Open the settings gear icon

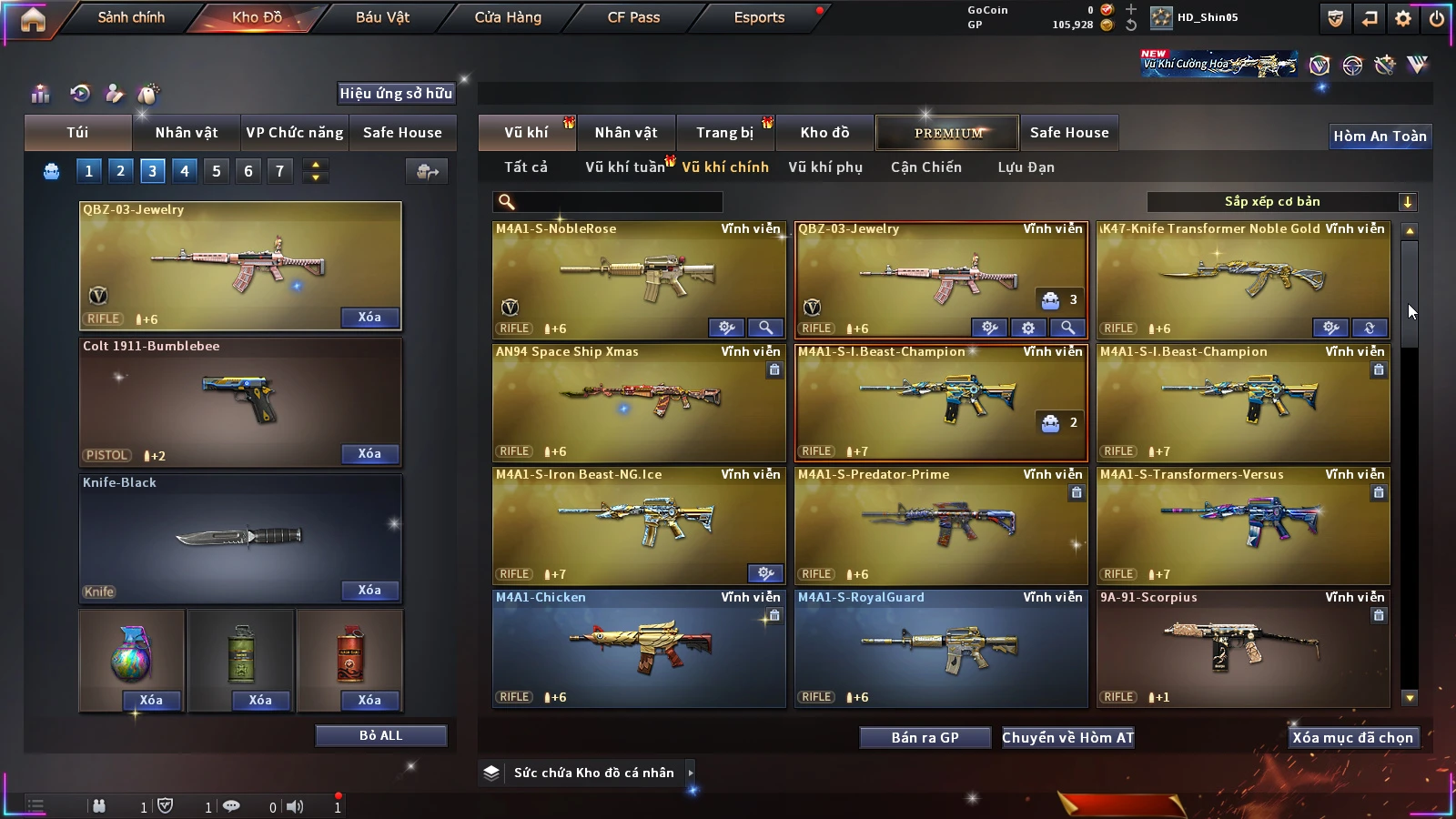pyautogui.click(x=1403, y=18)
